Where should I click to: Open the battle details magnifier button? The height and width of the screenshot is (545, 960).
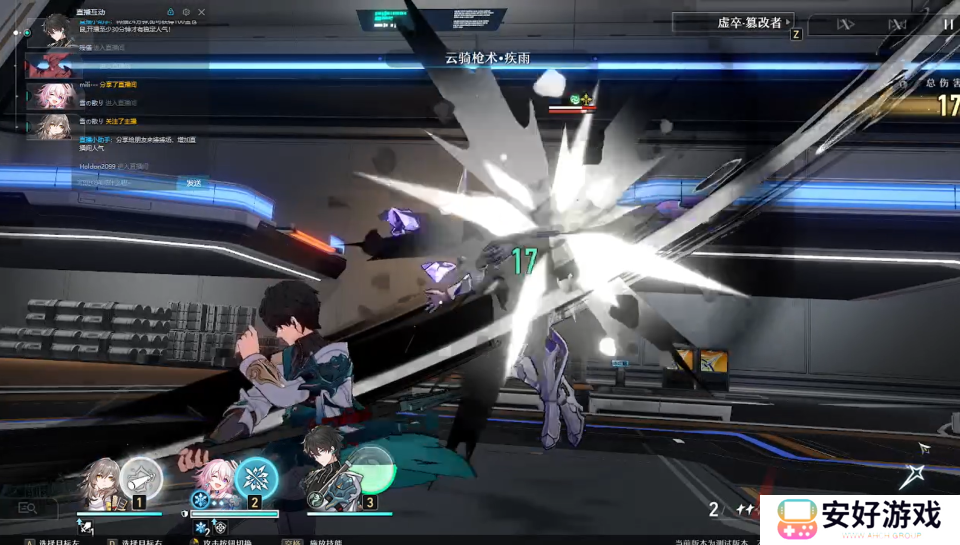pos(27,508)
